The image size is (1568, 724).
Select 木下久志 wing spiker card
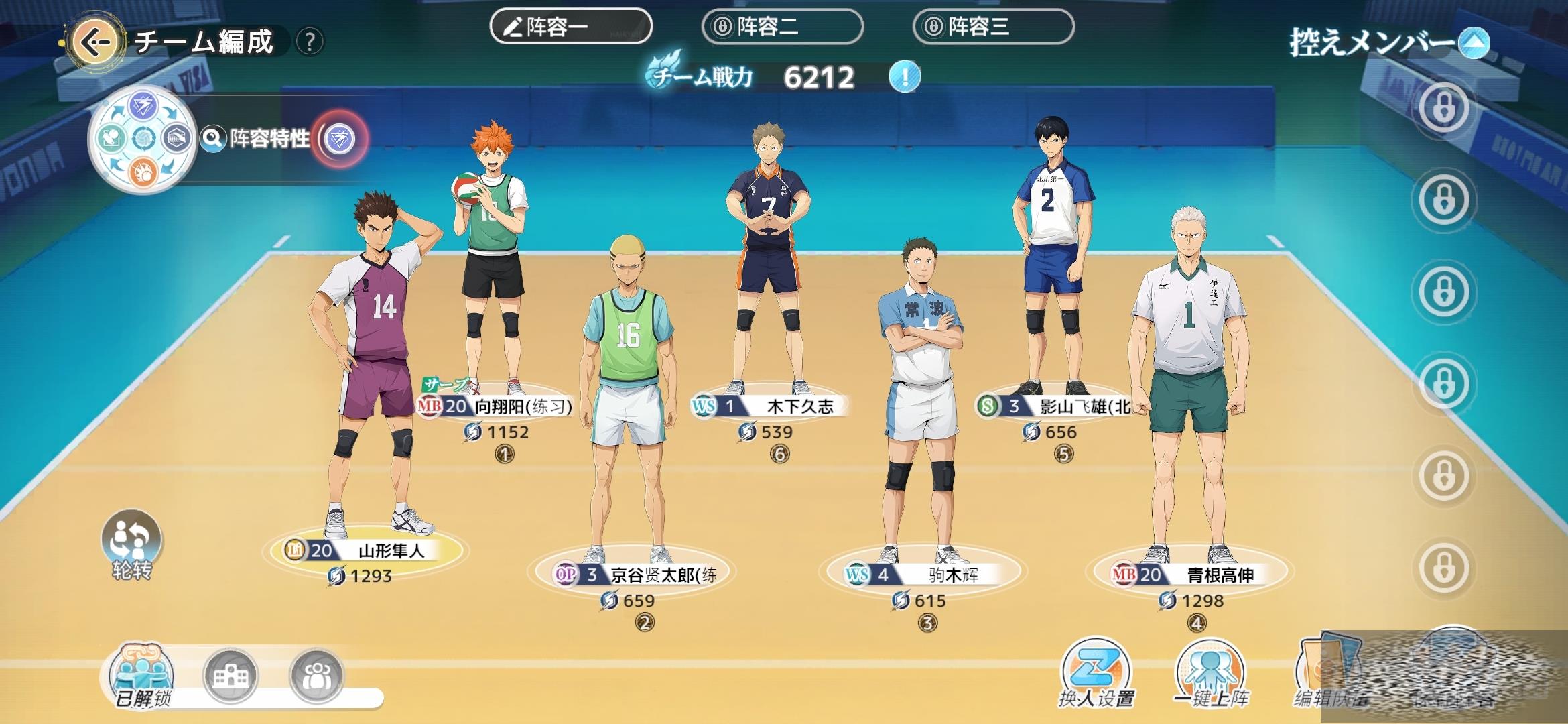coord(769,406)
